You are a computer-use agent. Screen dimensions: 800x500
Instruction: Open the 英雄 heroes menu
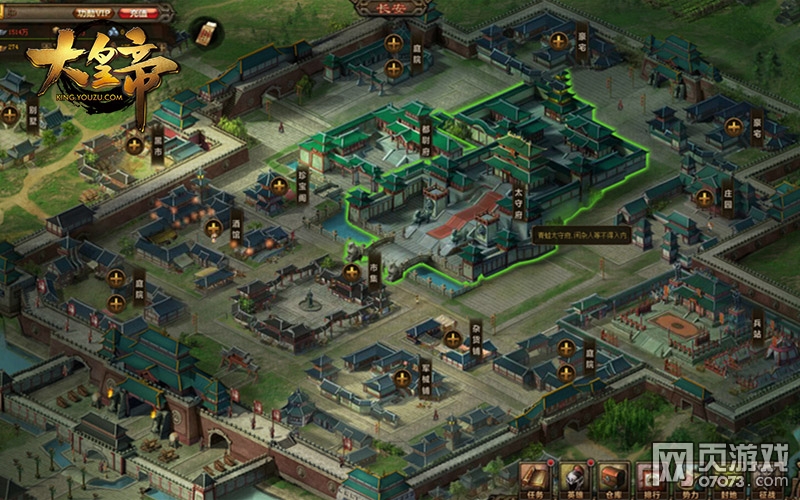click(574, 478)
